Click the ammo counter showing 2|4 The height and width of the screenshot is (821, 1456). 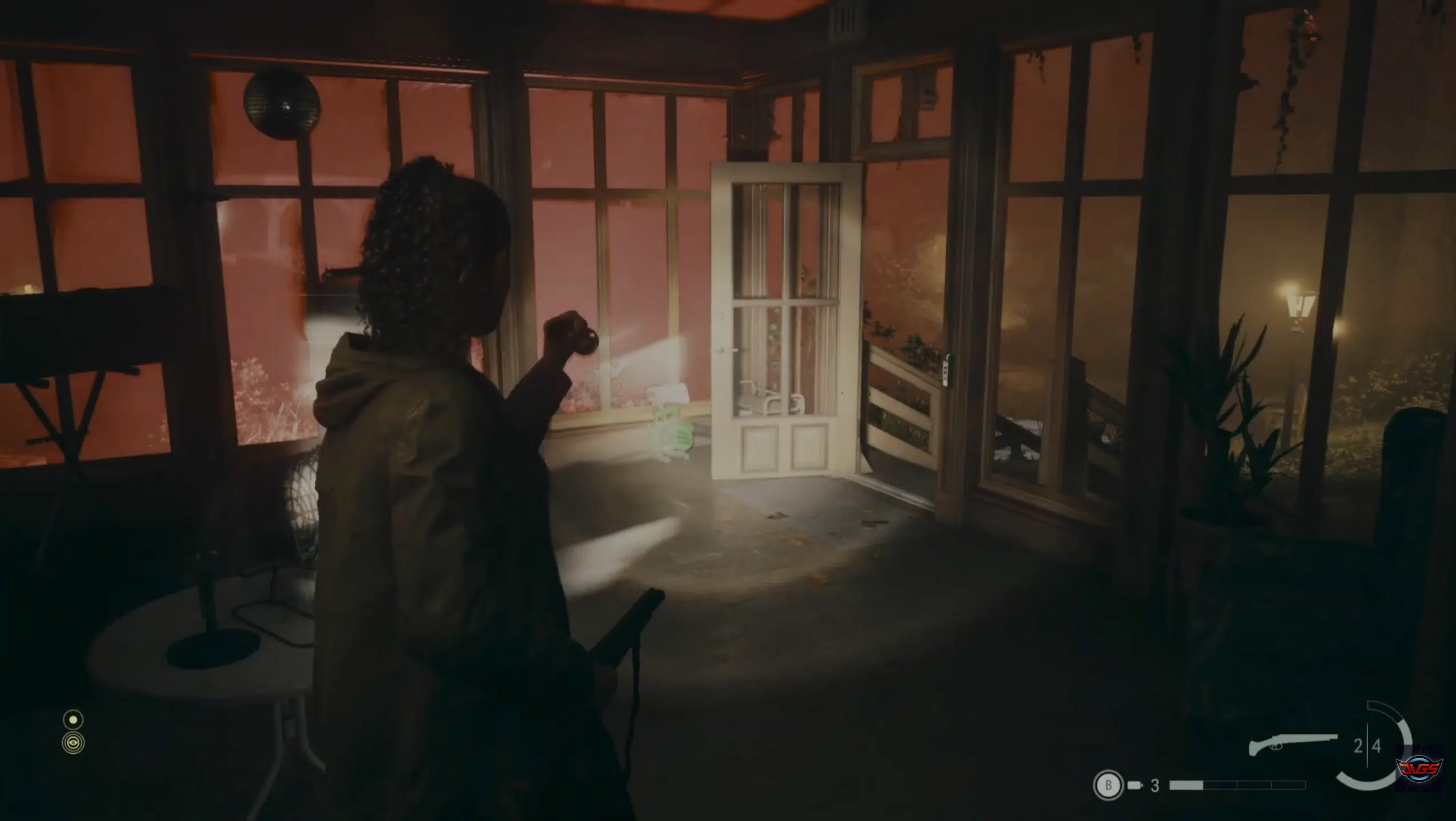(x=1369, y=746)
